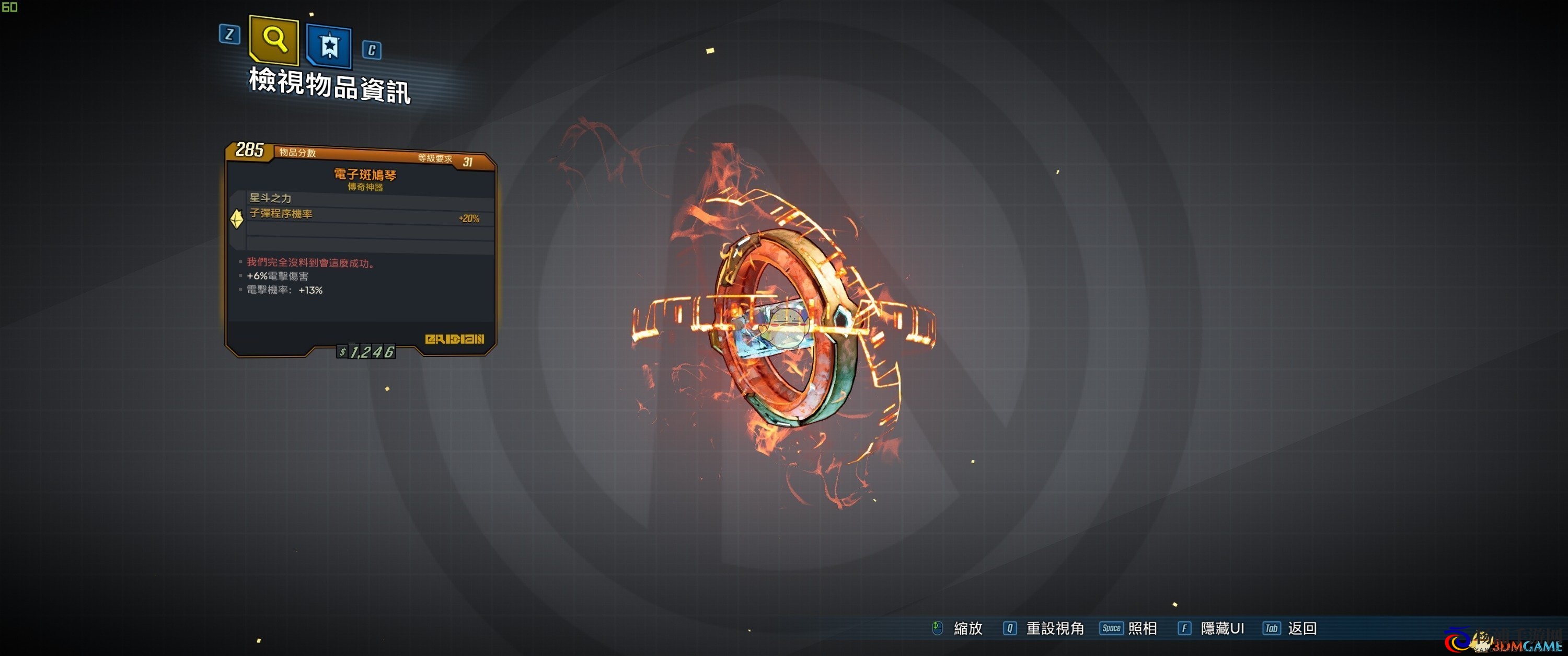Switch to the star banner tab

329,45
